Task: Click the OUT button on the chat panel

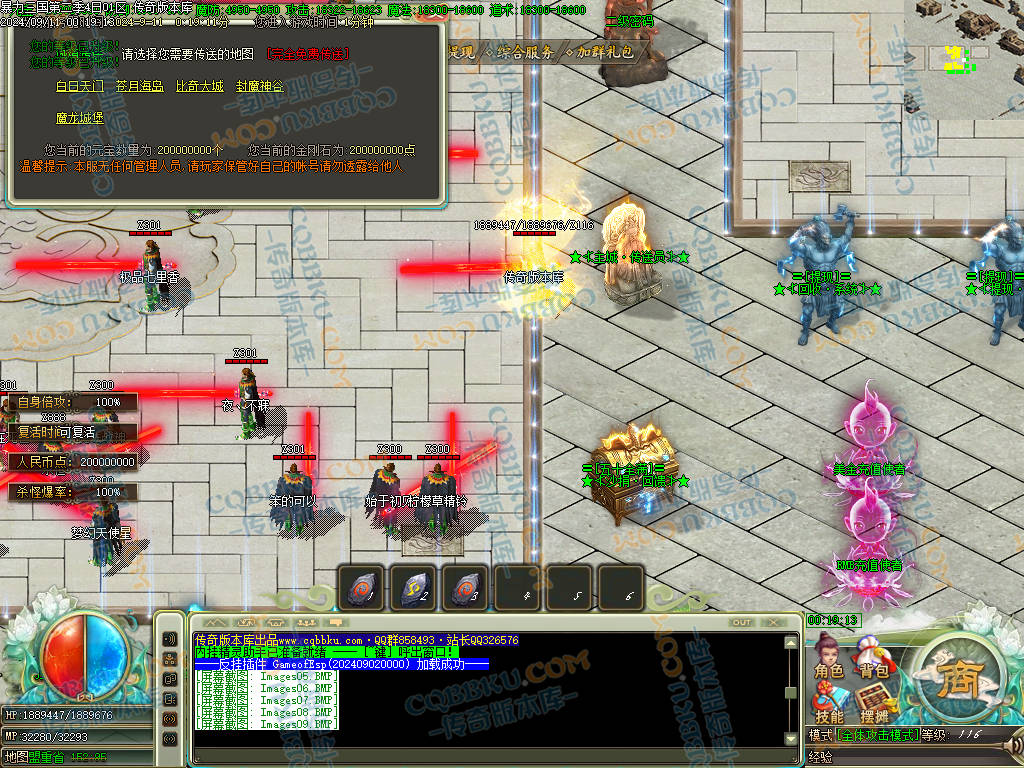Action: [x=741, y=623]
